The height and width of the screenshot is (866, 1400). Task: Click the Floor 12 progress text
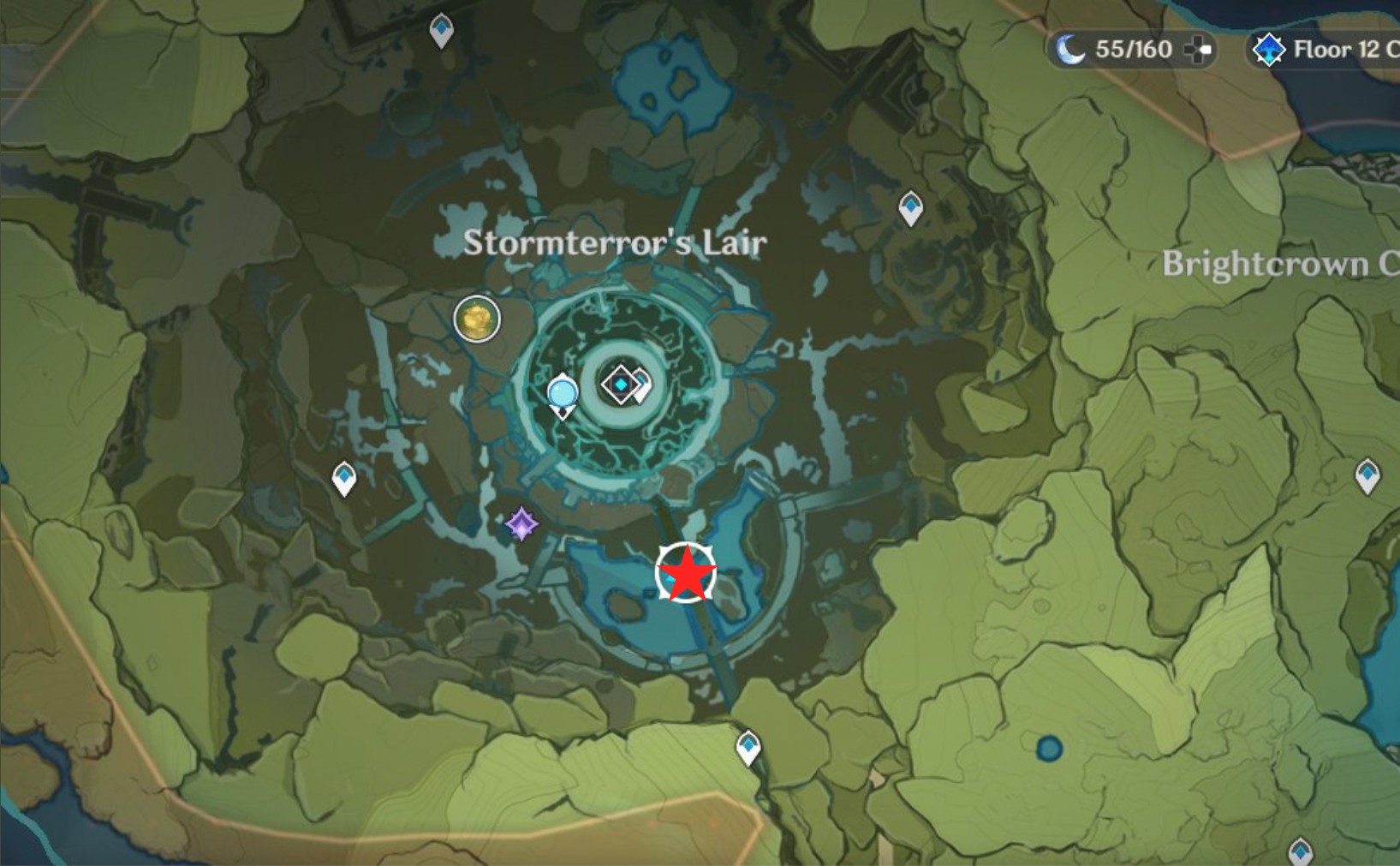(1340, 49)
